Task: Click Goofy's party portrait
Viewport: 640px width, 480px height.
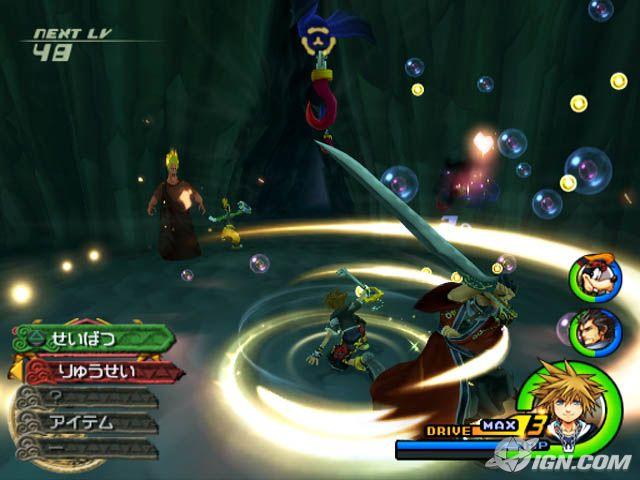Action: click(x=589, y=277)
